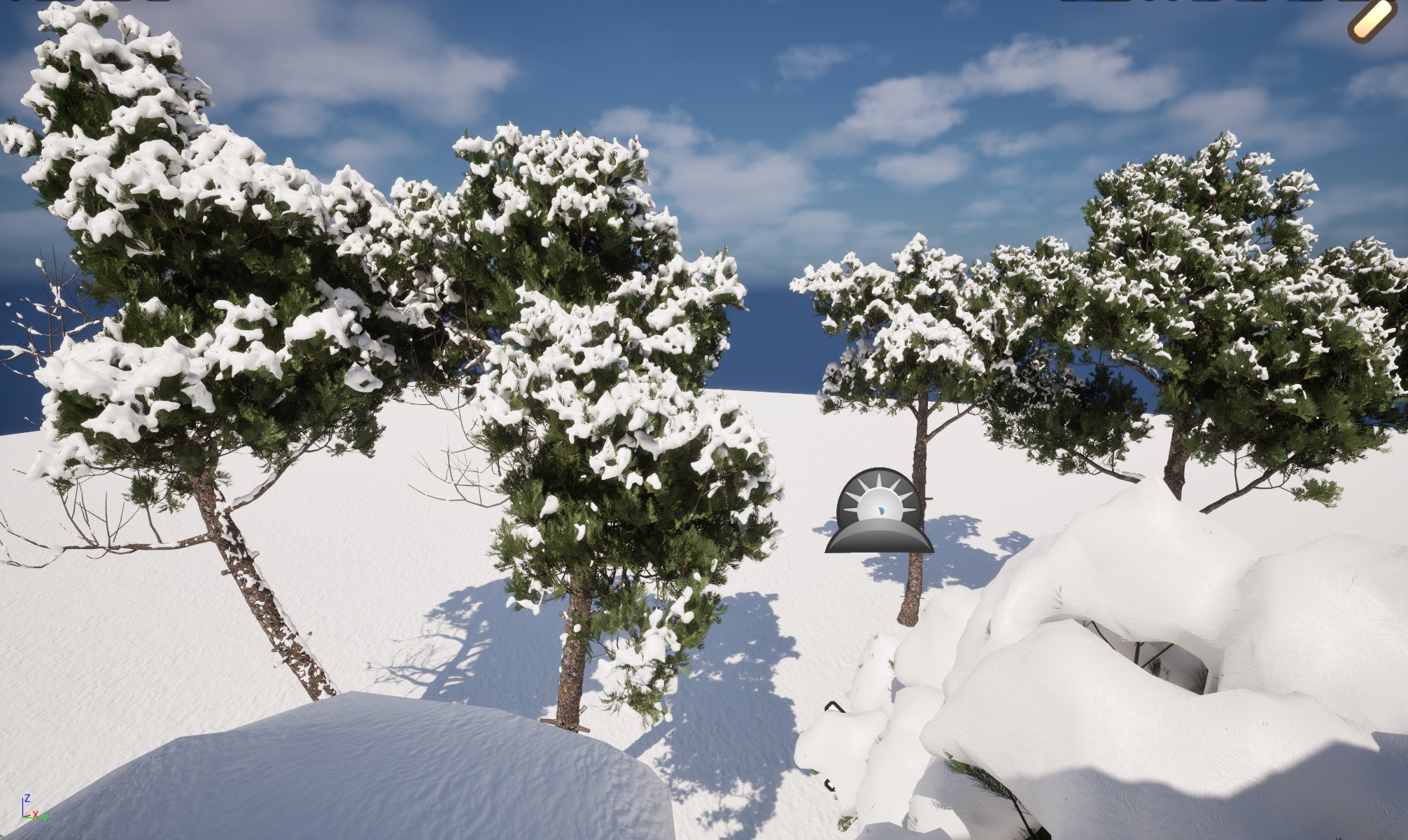Click the XYZ axis orientation gizmo
The image size is (1408, 840).
(31, 809)
